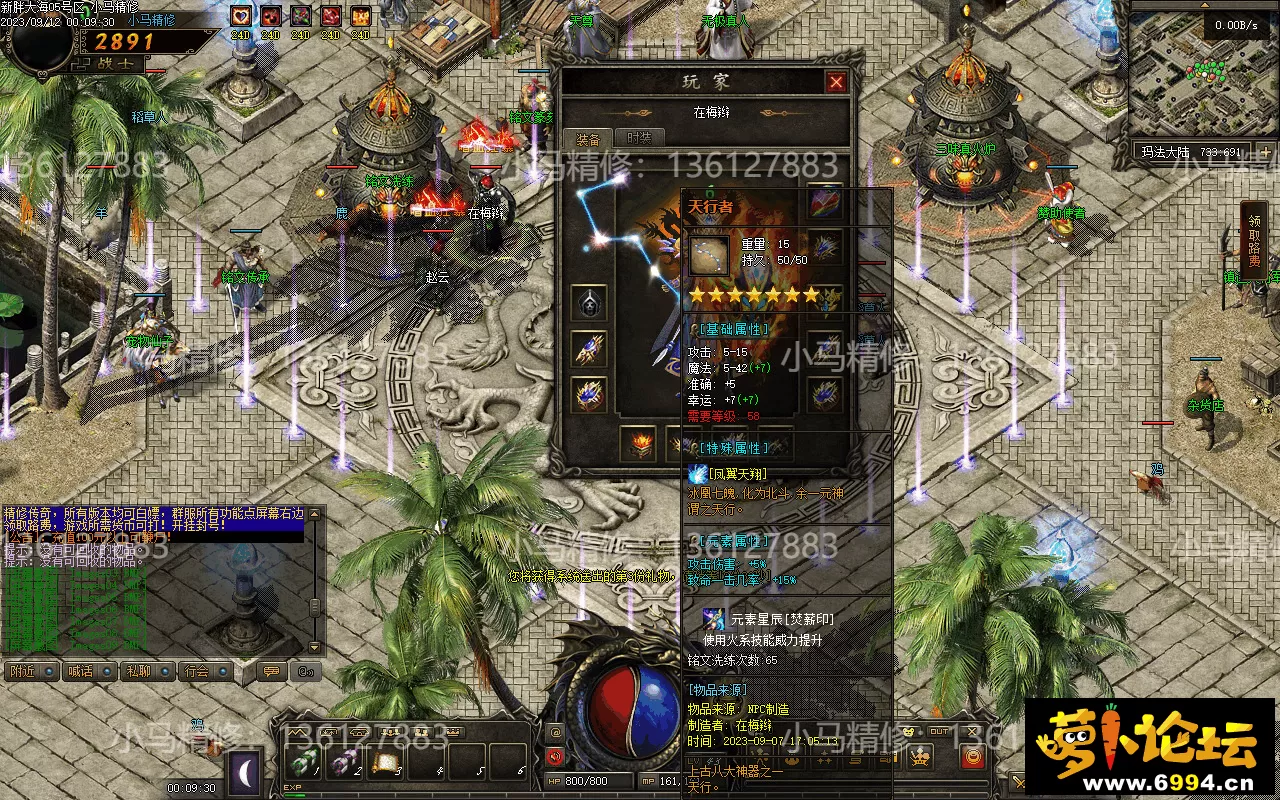The width and height of the screenshot is (1280, 800).
Task: Use the green scroll in hotbar slot 1
Action: pos(300,763)
